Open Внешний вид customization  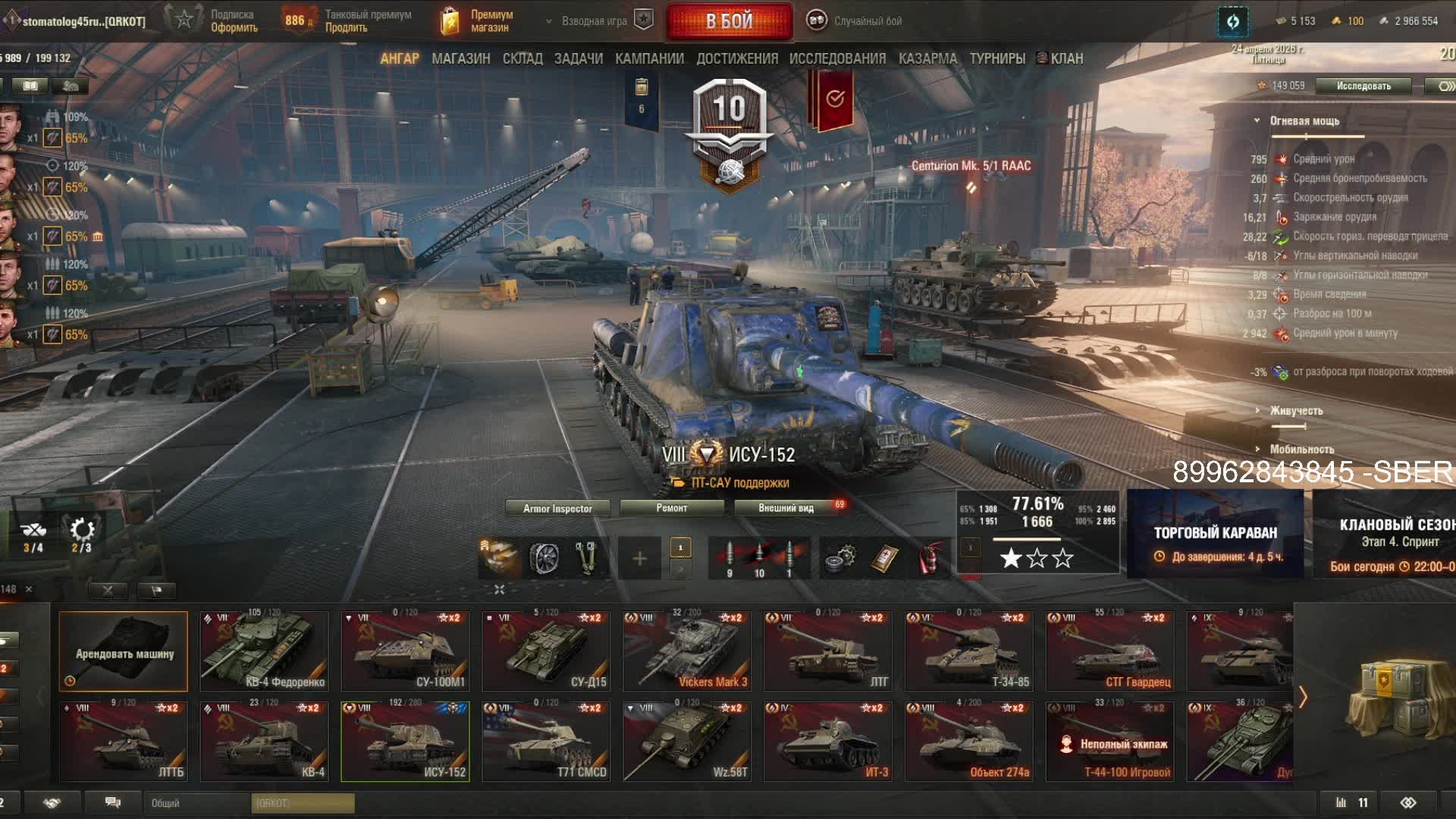tap(786, 508)
